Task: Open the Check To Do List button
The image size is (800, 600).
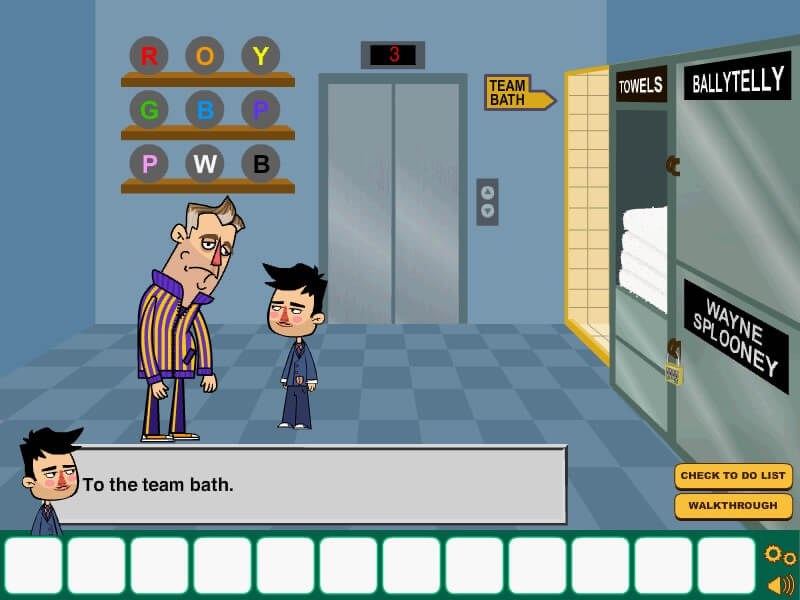Action: [733, 476]
